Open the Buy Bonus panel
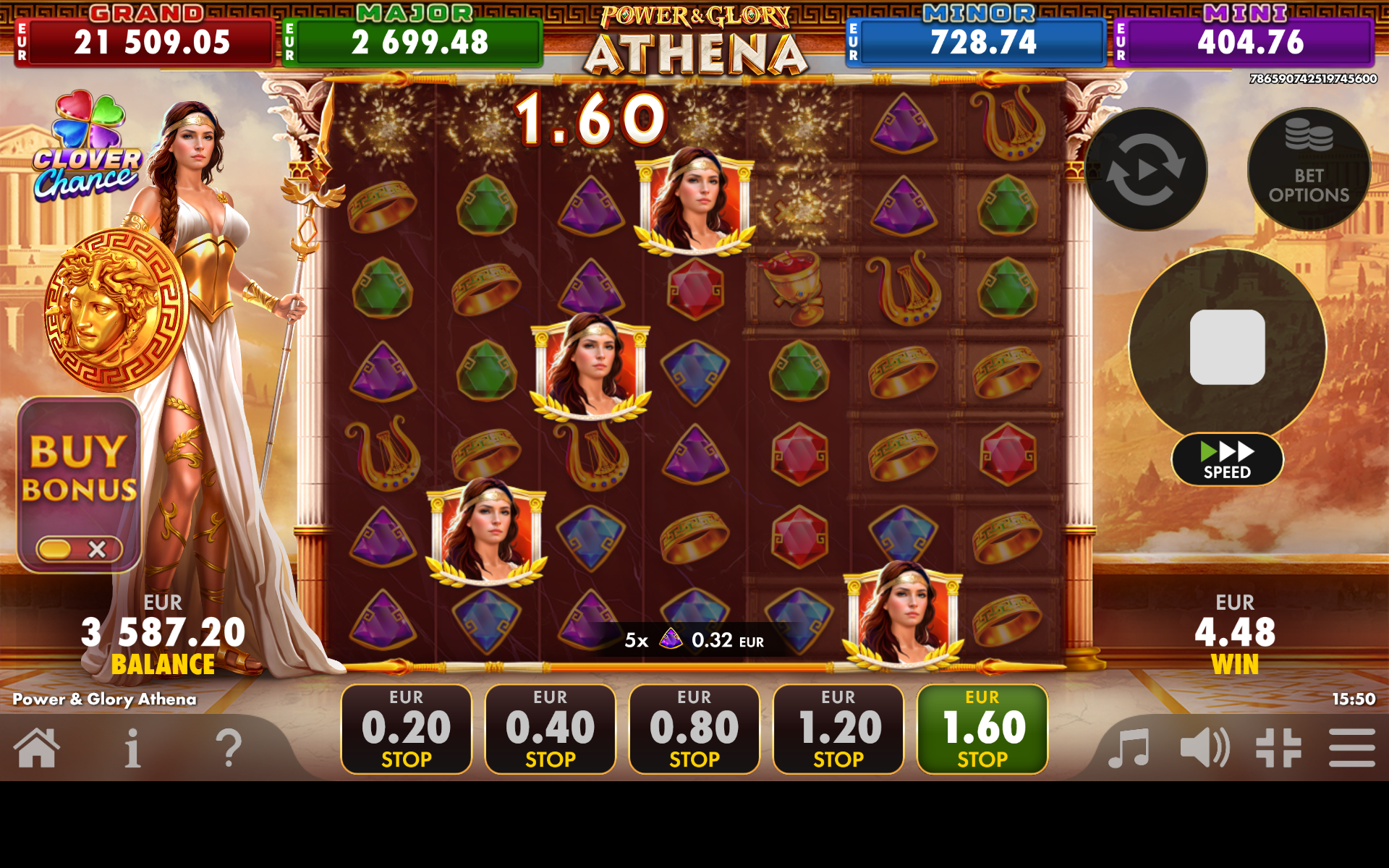 click(79, 467)
